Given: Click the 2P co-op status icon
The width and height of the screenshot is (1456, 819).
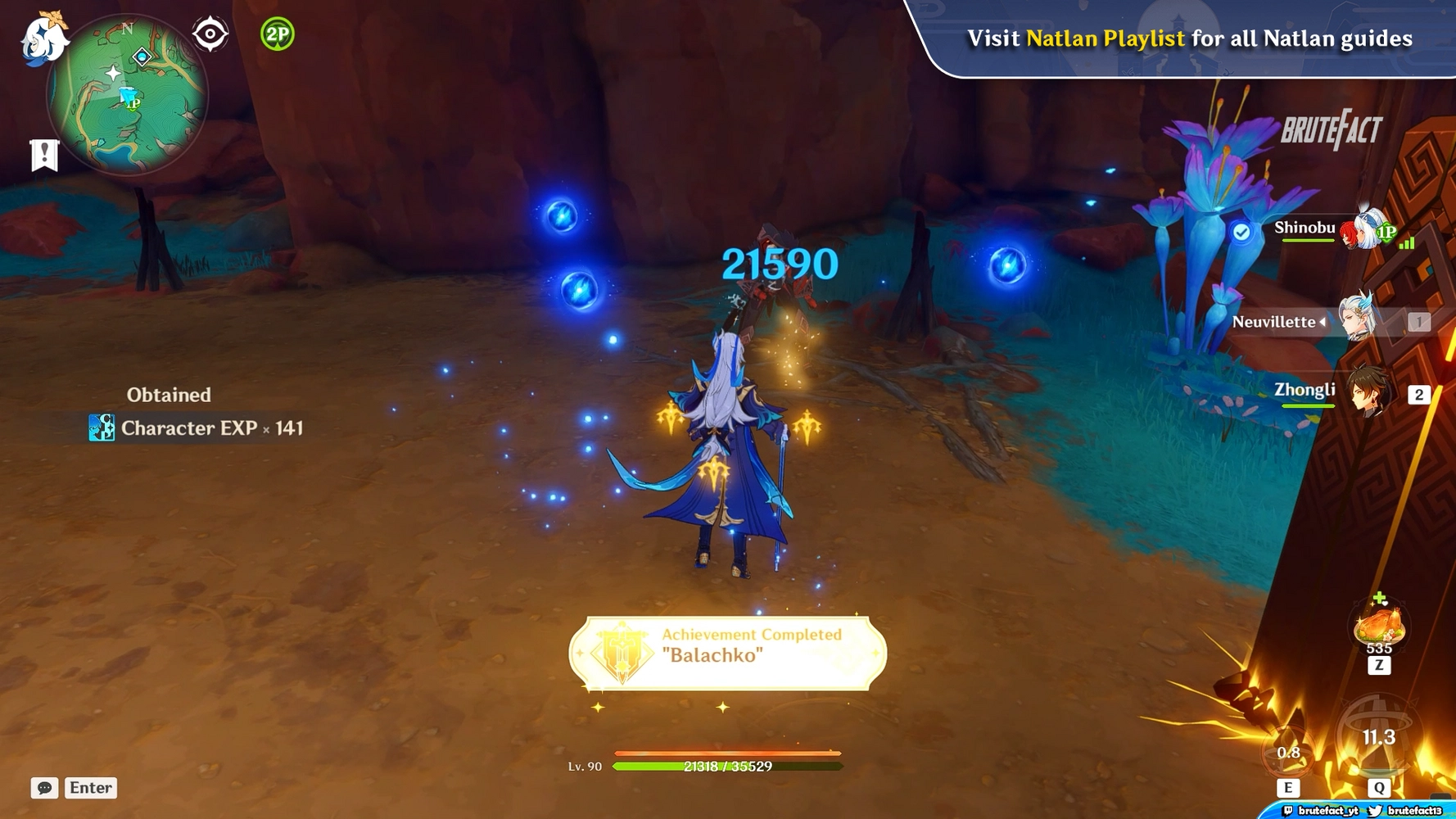Looking at the screenshot, I should pyautogui.click(x=277, y=34).
